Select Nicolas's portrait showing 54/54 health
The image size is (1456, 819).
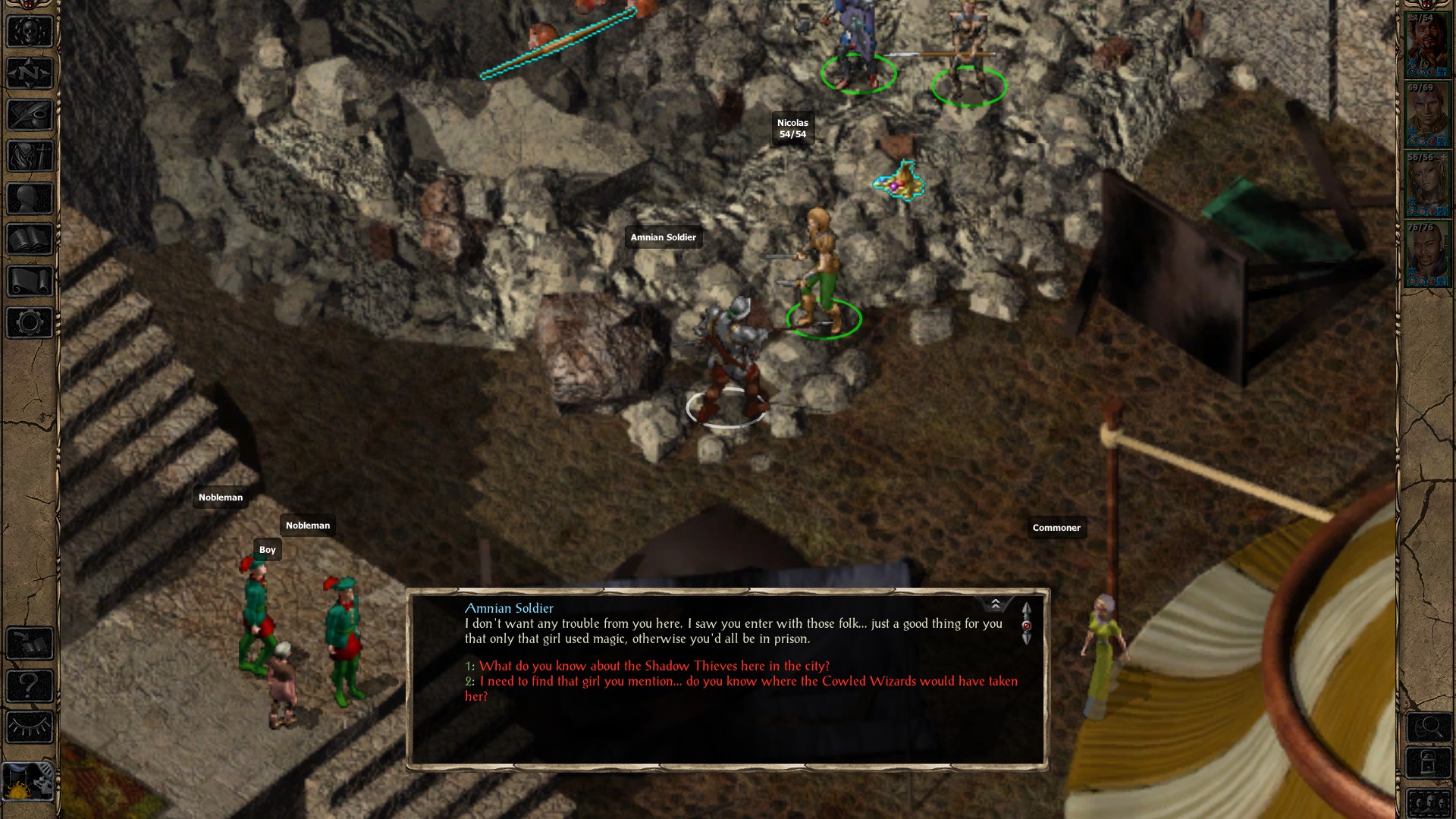[1429, 45]
